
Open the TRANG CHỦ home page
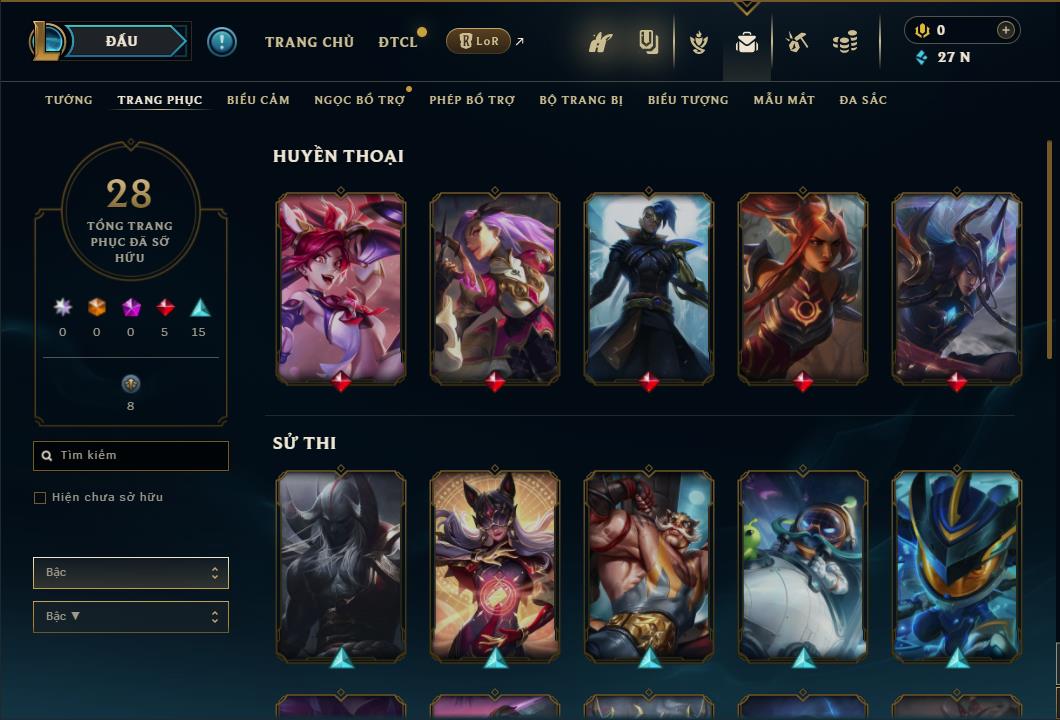[x=309, y=42]
